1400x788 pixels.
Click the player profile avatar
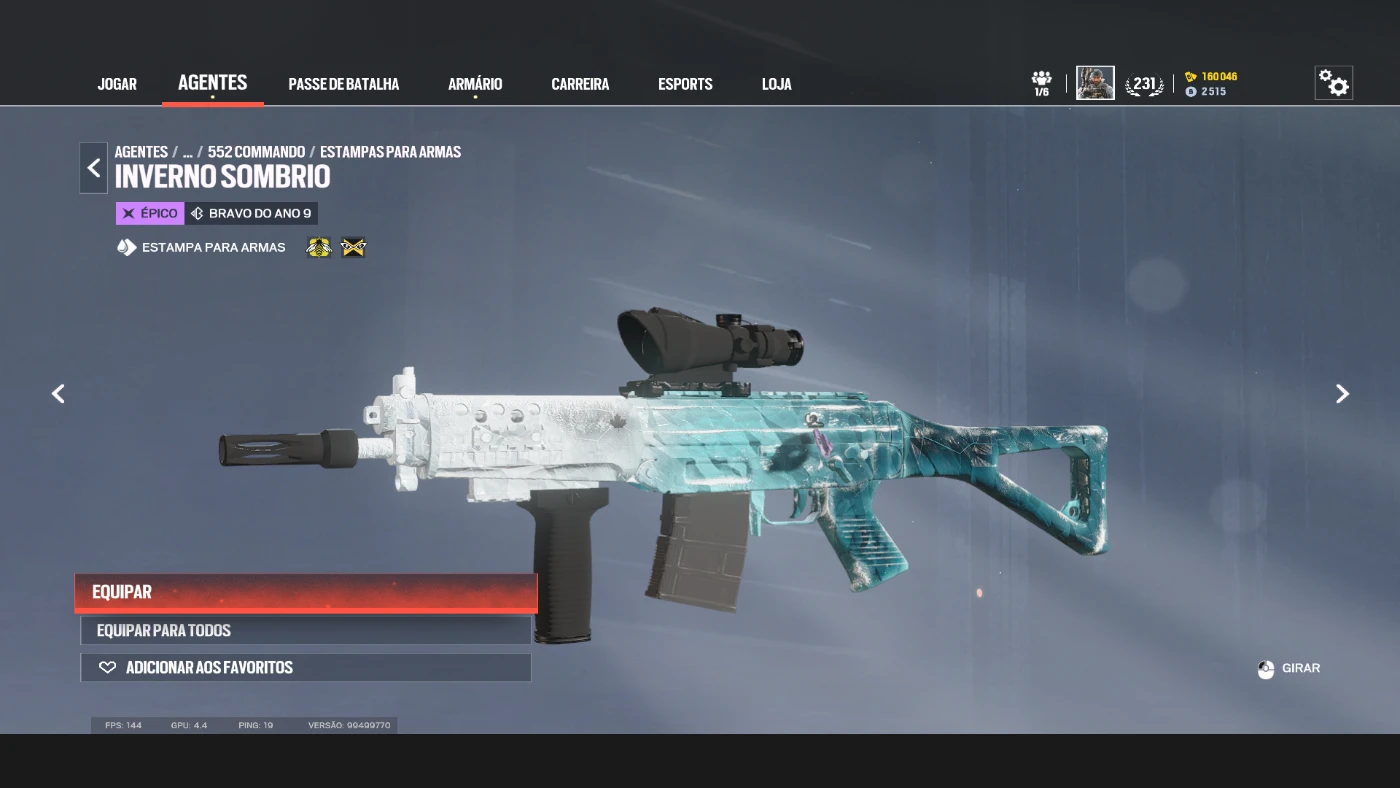pos(1095,83)
